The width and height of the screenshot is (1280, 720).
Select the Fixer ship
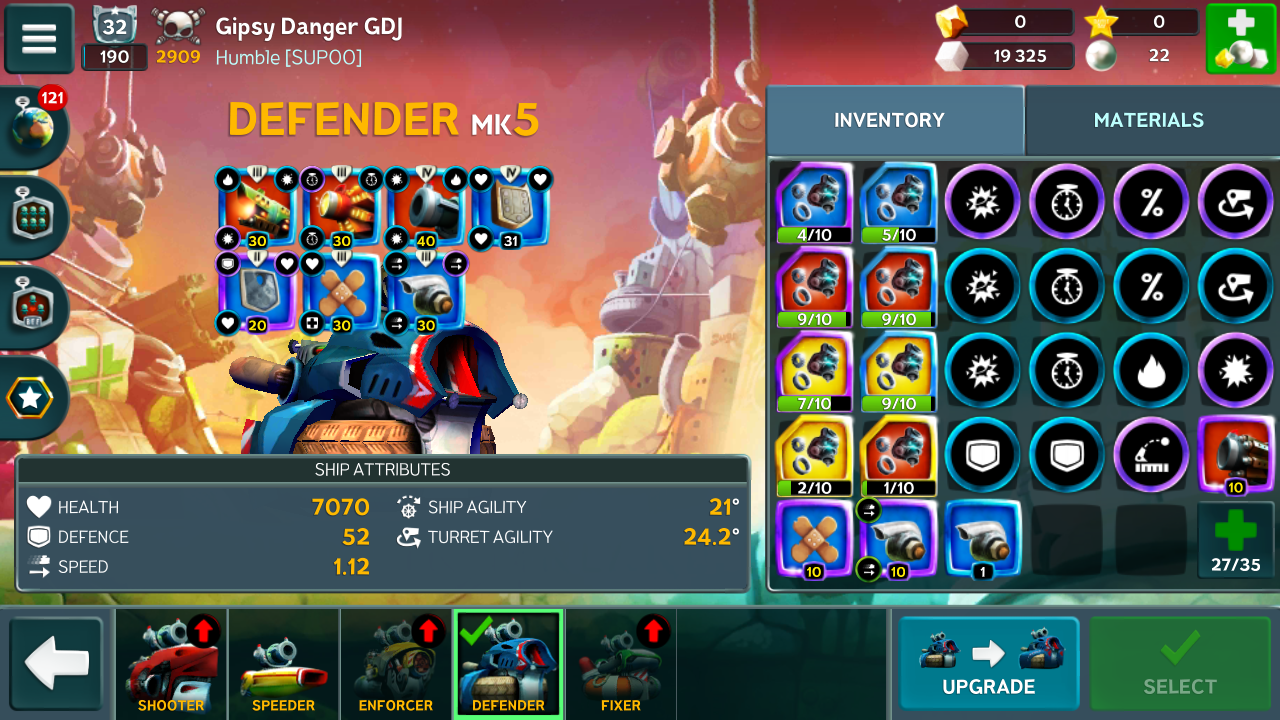coord(621,664)
